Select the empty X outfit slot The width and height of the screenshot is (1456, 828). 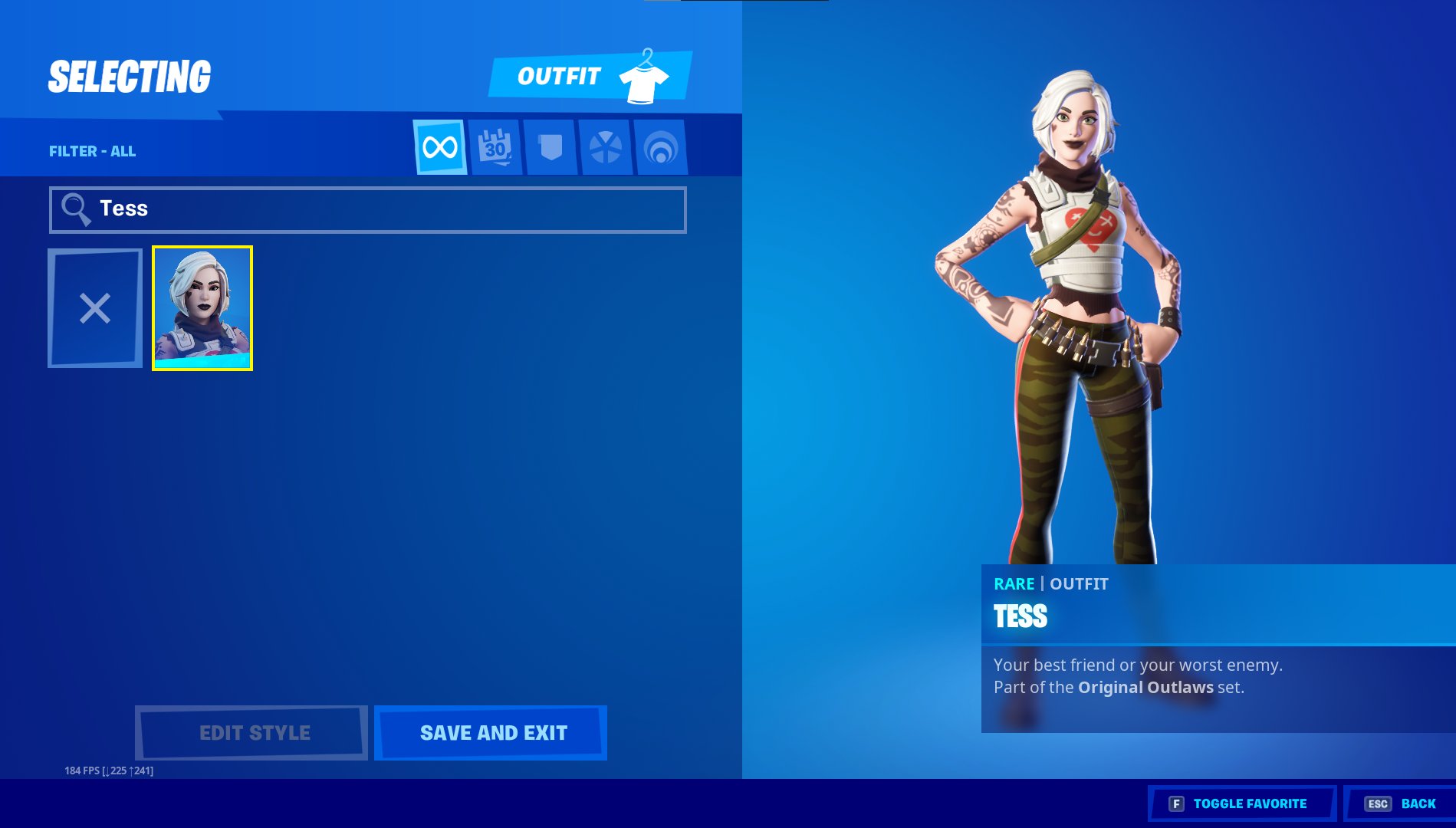pyautogui.click(x=95, y=308)
